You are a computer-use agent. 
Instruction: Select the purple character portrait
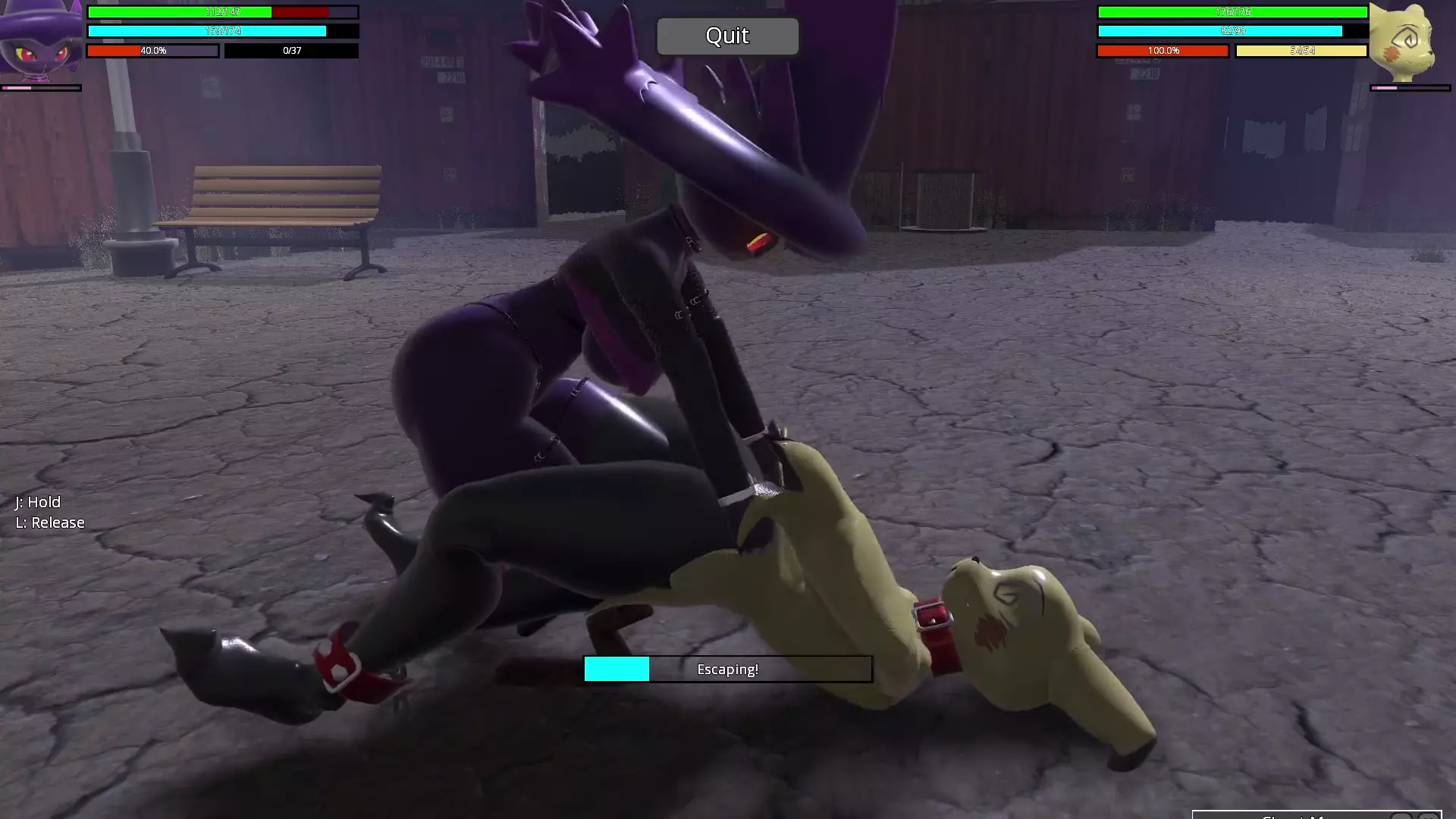(40, 39)
